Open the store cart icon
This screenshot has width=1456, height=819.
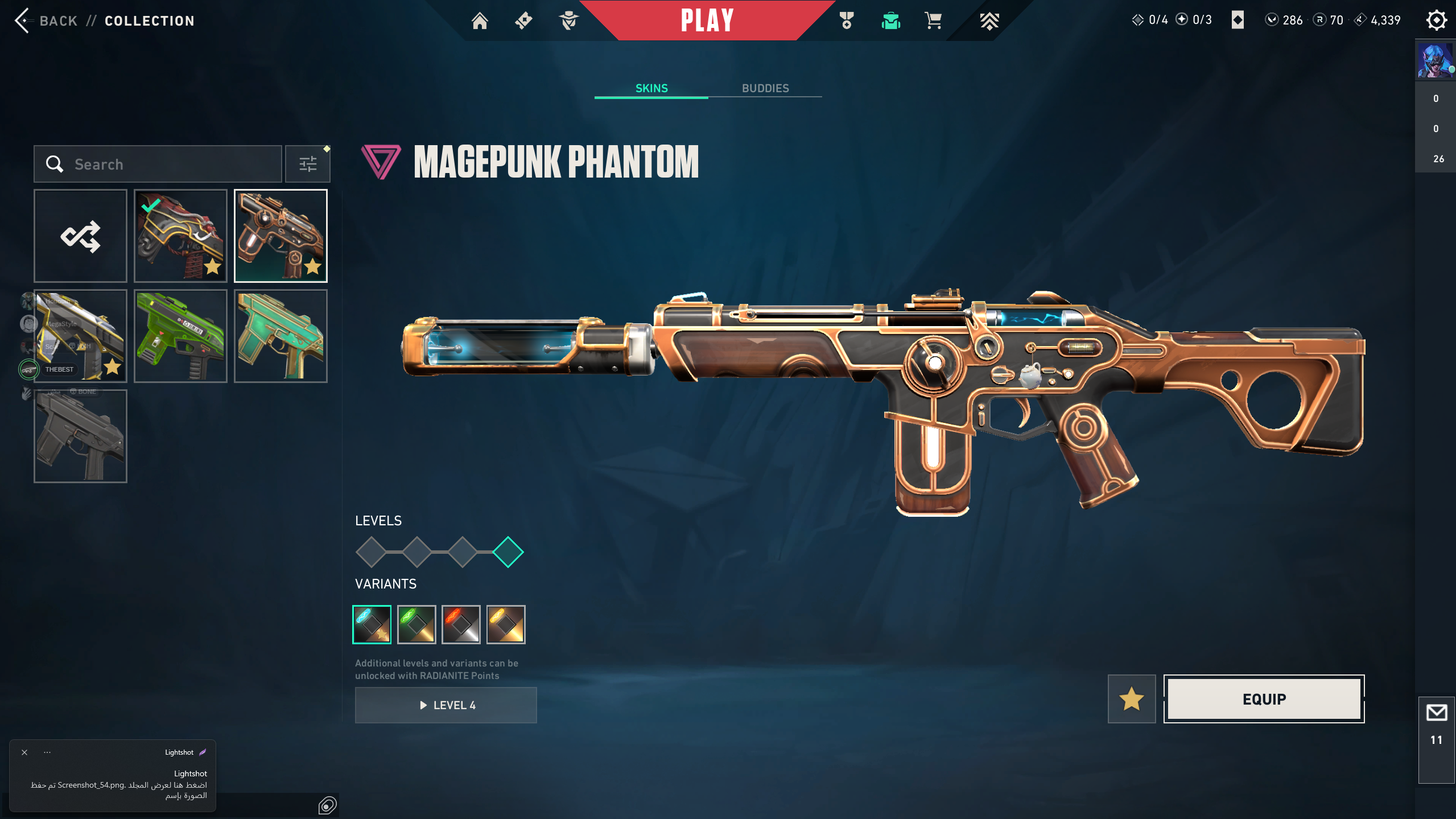[933, 21]
